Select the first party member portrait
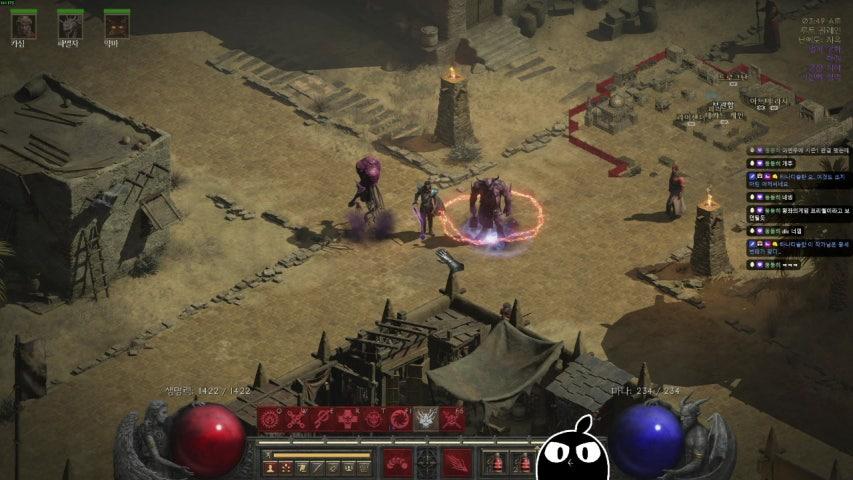853x480 pixels. point(23,24)
